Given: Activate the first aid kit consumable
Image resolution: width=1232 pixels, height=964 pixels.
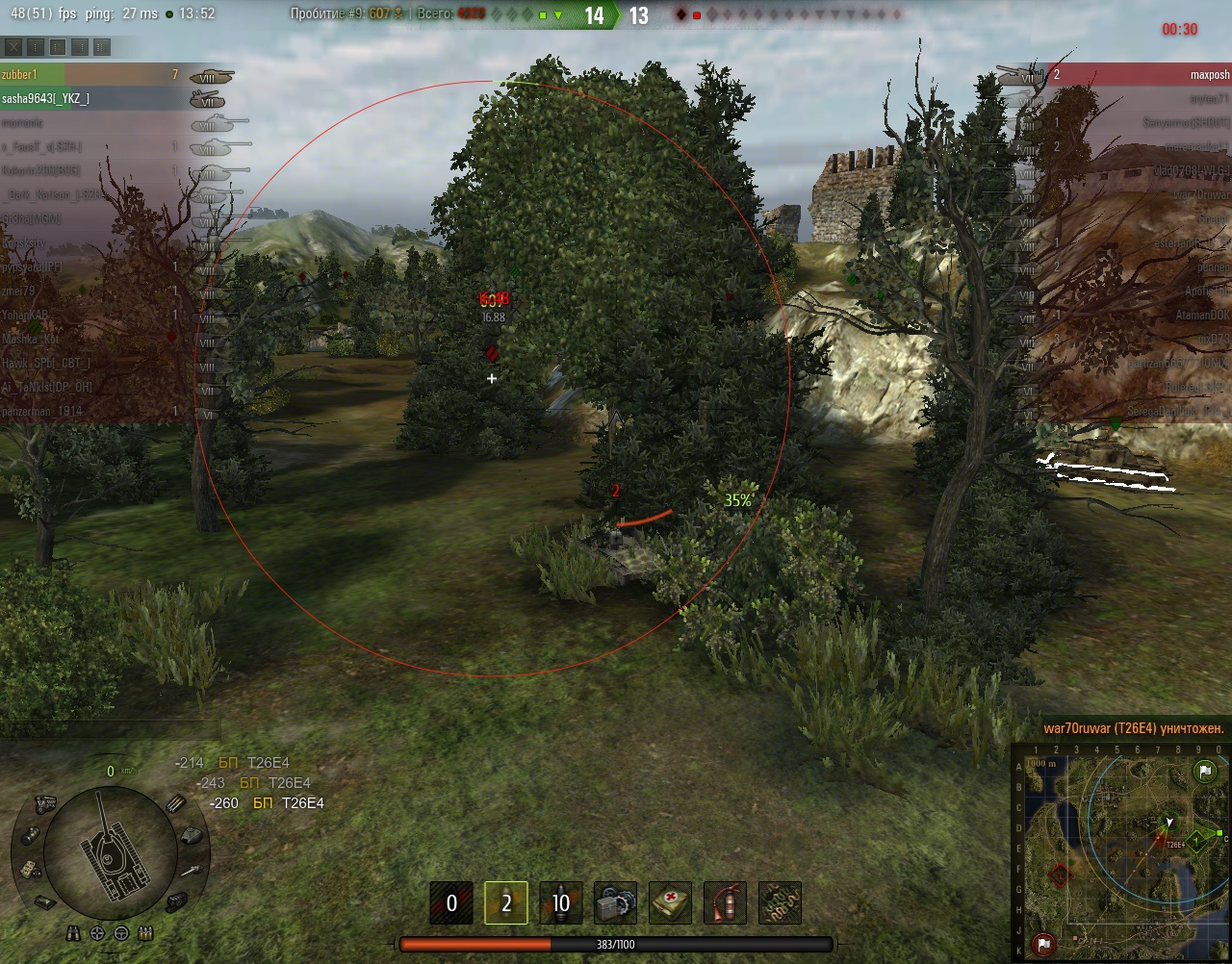Looking at the screenshot, I should click(x=671, y=902).
